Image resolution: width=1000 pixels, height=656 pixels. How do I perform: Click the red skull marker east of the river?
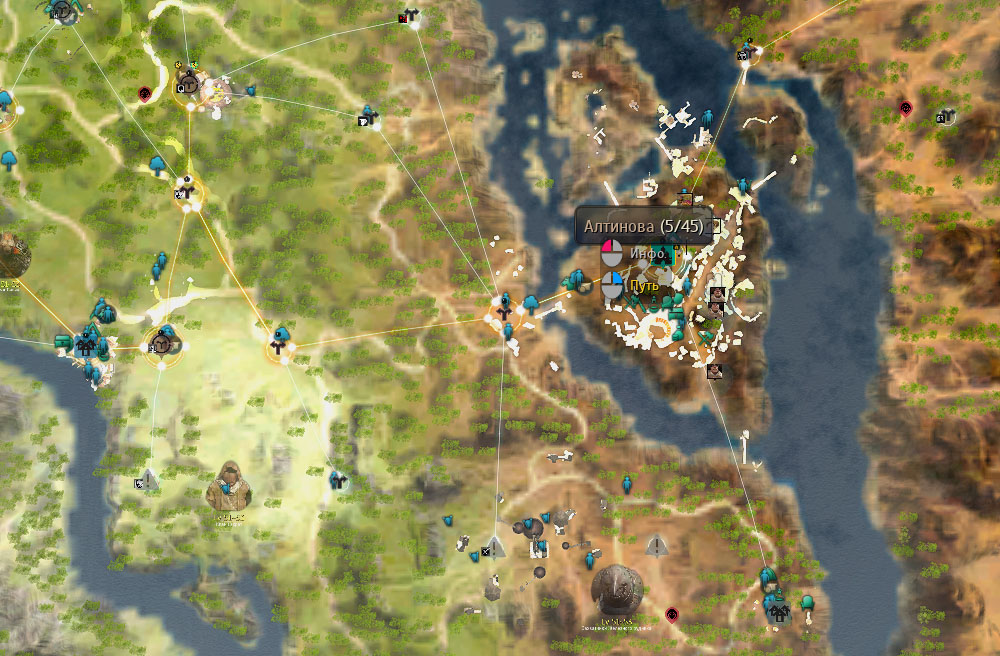click(906, 107)
